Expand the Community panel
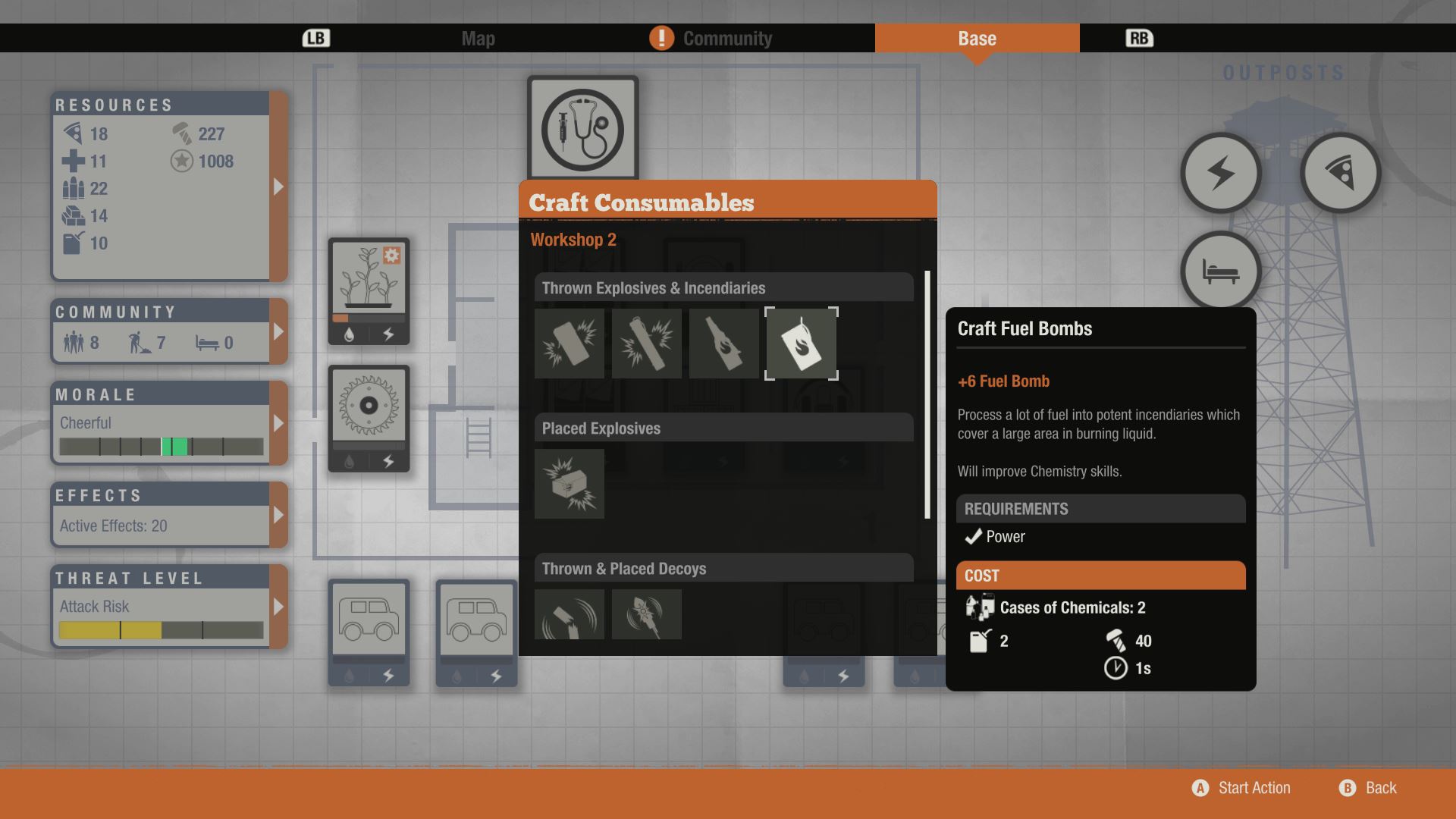This screenshot has height=819, width=1456. [278, 331]
